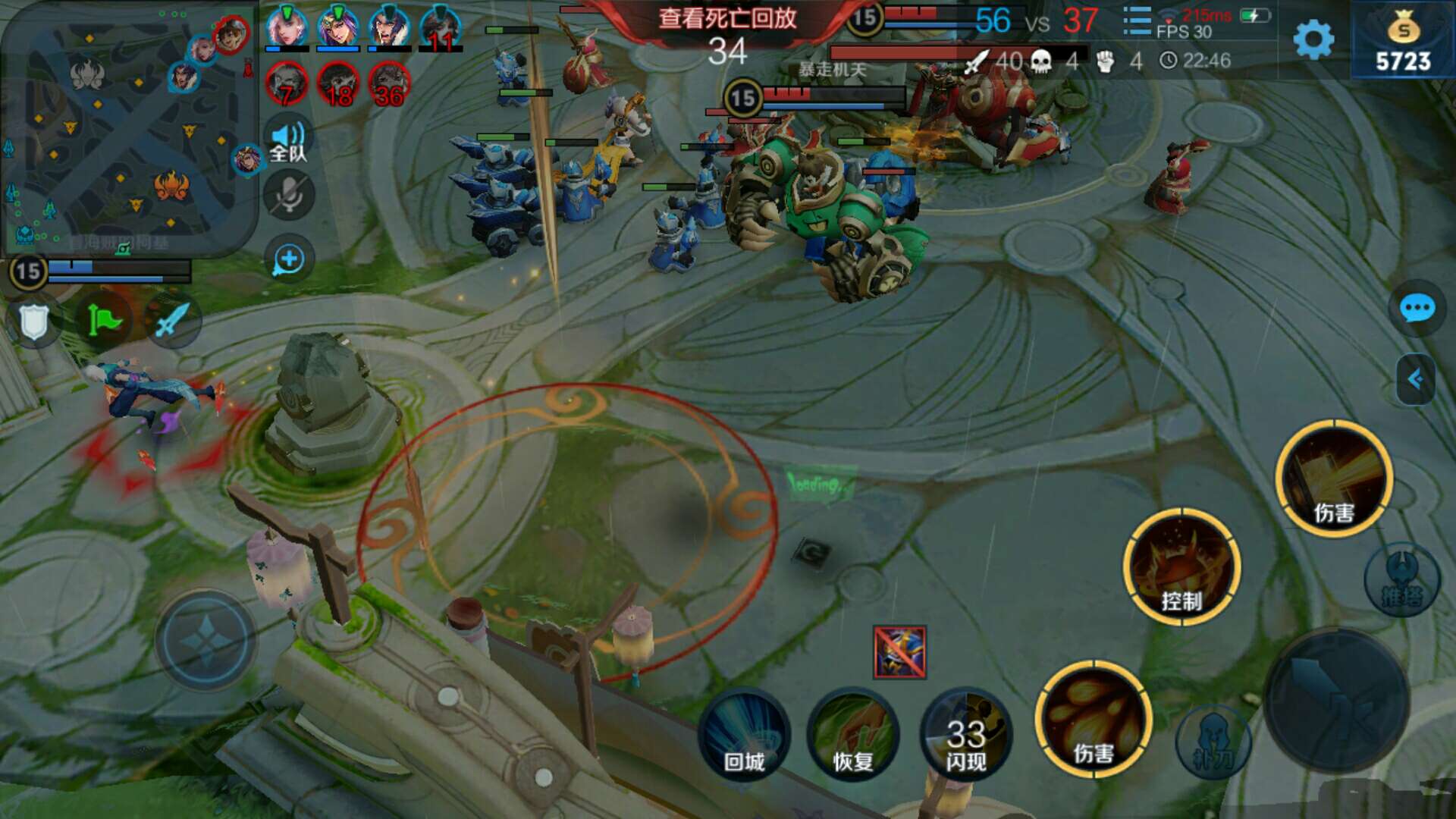The height and width of the screenshot is (819, 1456).
Task: View the death replay banner
Action: point(727,19)
